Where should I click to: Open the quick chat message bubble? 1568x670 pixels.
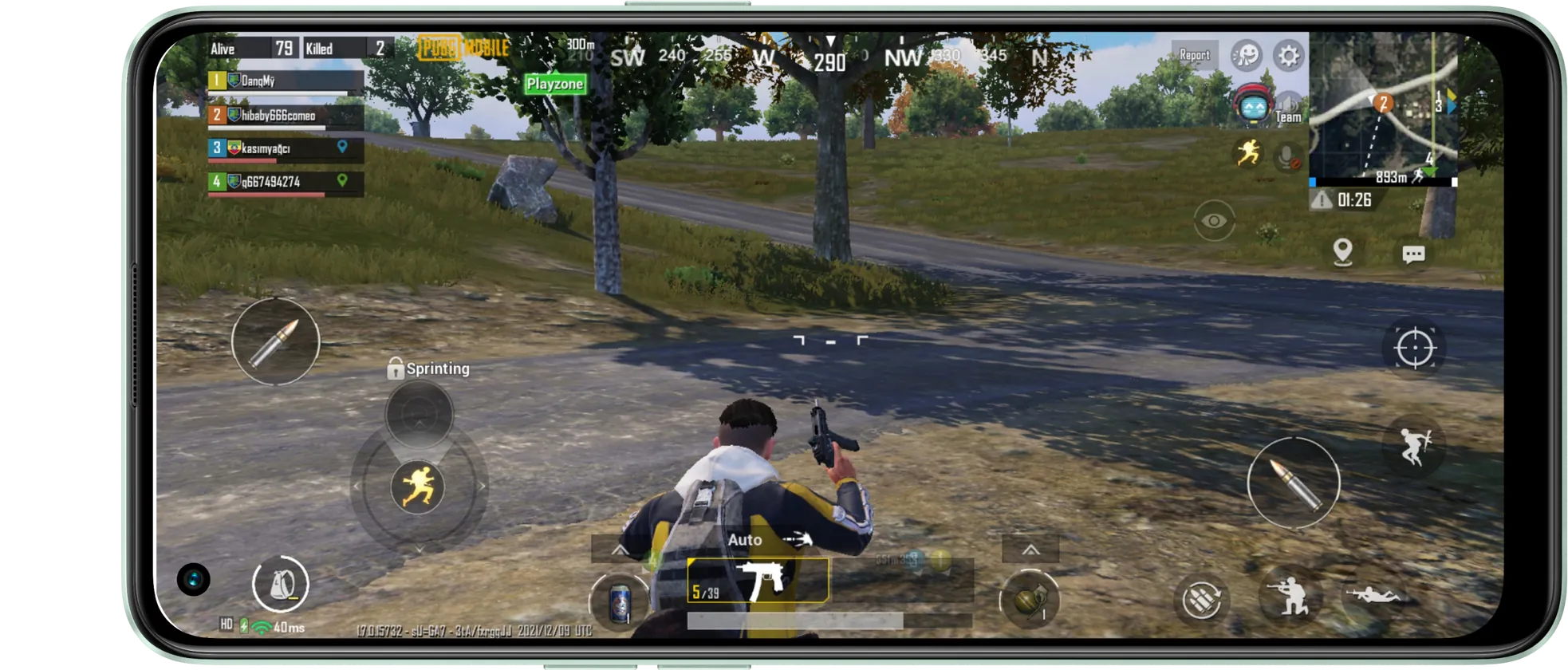click(x=1413, y=254)
